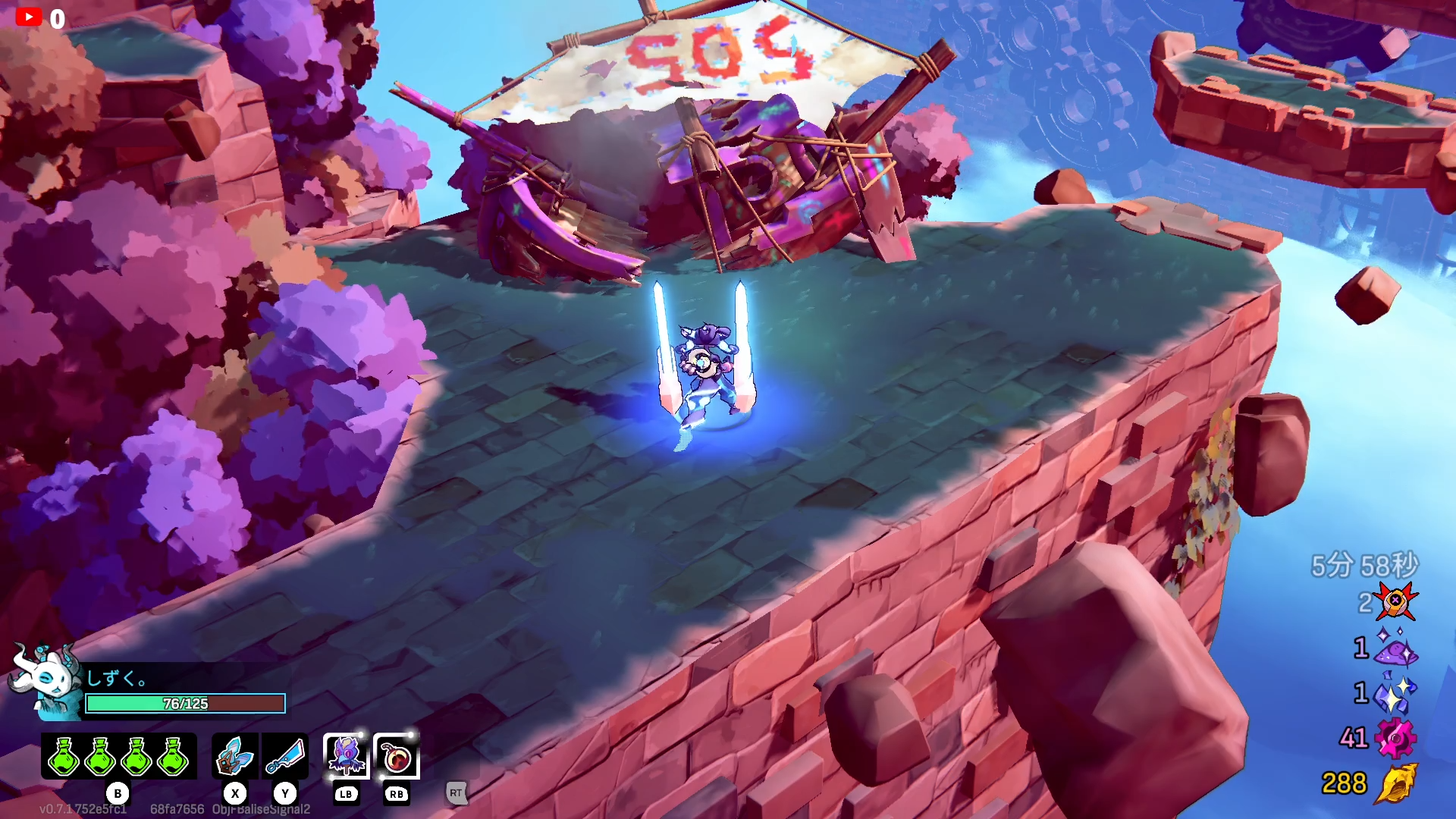The image size is (1456, 819).
Task: Click the blue sparkling crystal shards icon
Action: [x=1395, y=693]
